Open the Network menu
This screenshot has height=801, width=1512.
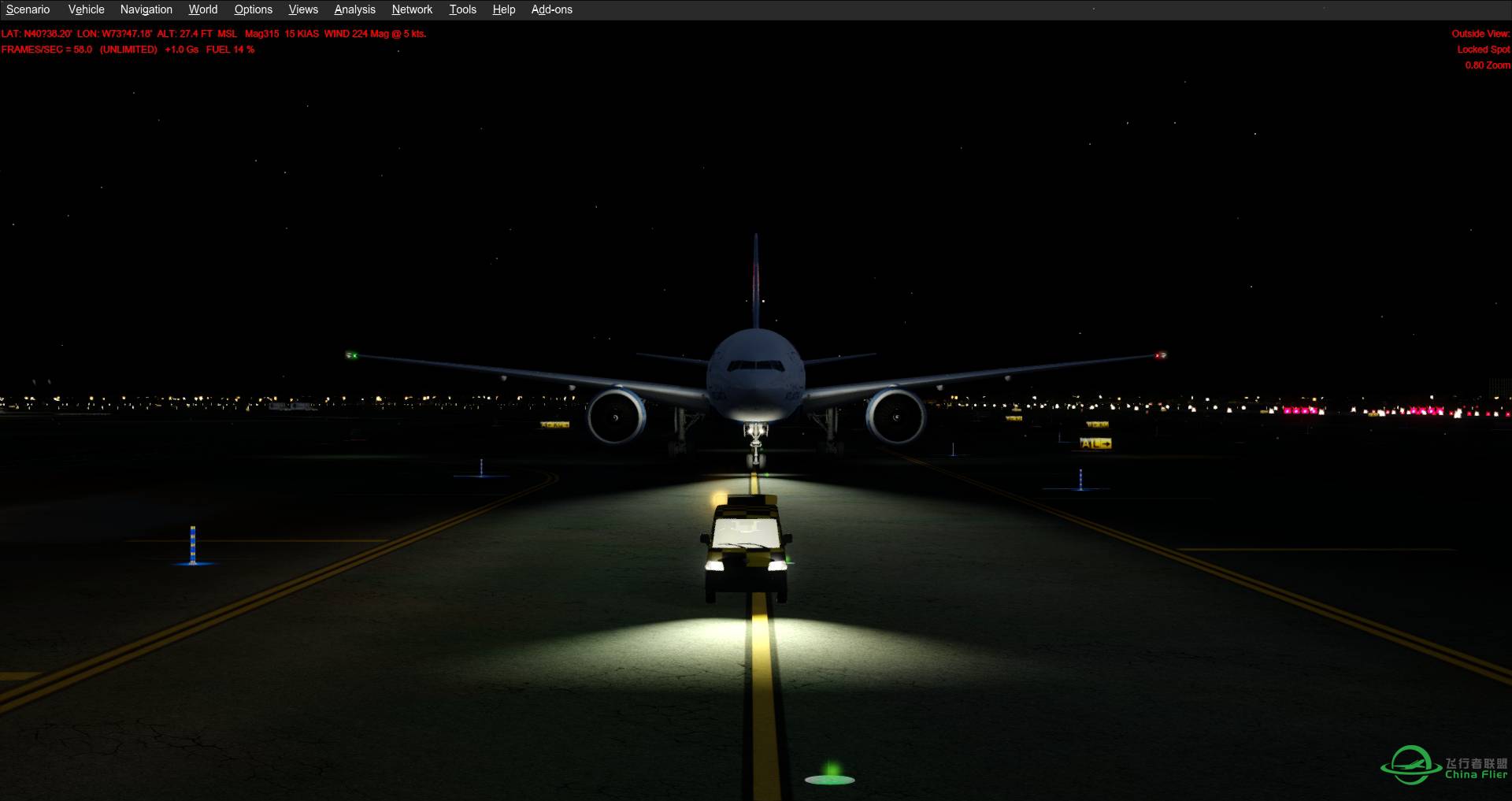coord(412,9)
